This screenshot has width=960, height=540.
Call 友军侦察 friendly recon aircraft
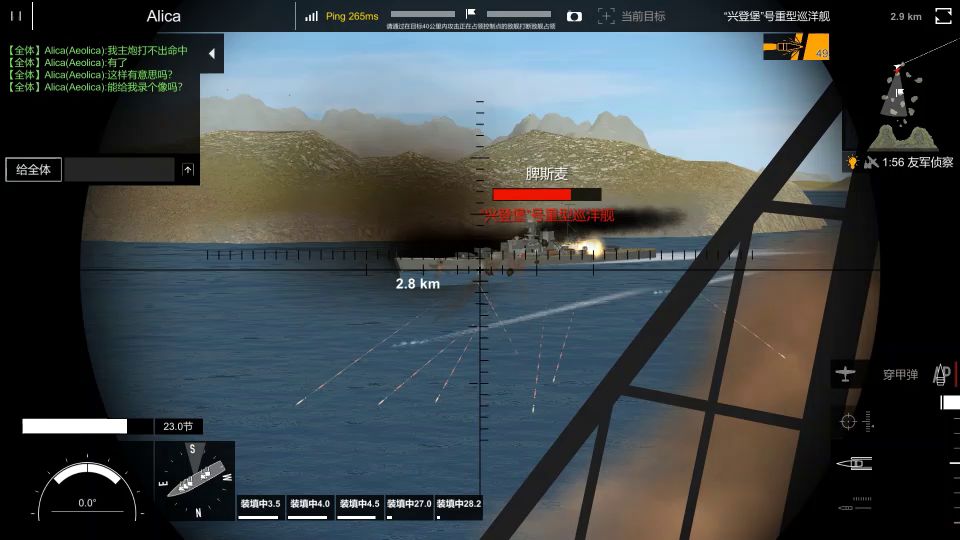908,162
